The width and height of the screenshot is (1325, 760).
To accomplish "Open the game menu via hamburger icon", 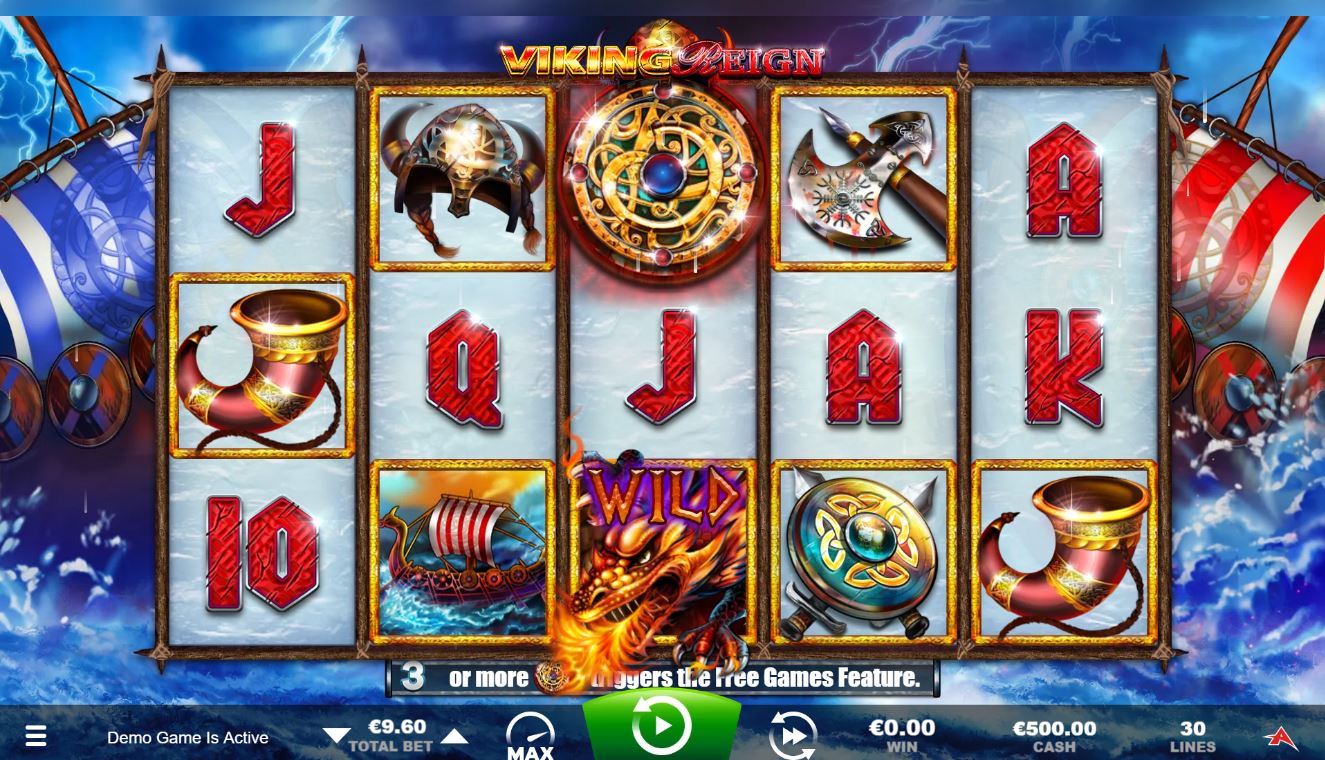I will coord(36,735).
